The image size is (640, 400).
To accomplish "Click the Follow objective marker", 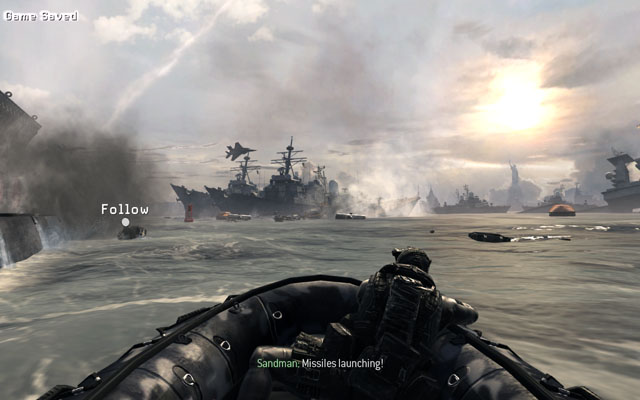I will coord(125,222).
